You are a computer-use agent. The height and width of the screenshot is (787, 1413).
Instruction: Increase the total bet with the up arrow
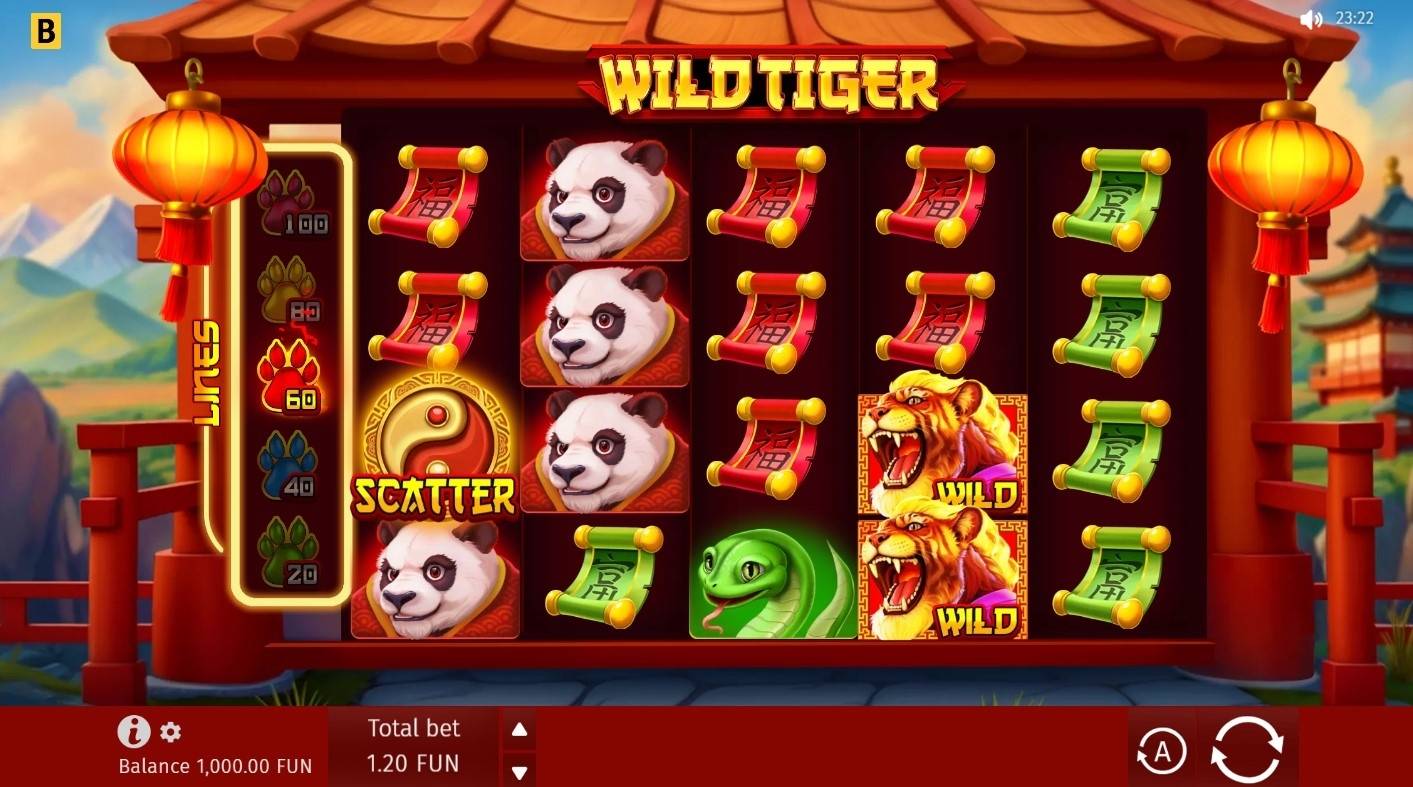click(x=519, y=728)
